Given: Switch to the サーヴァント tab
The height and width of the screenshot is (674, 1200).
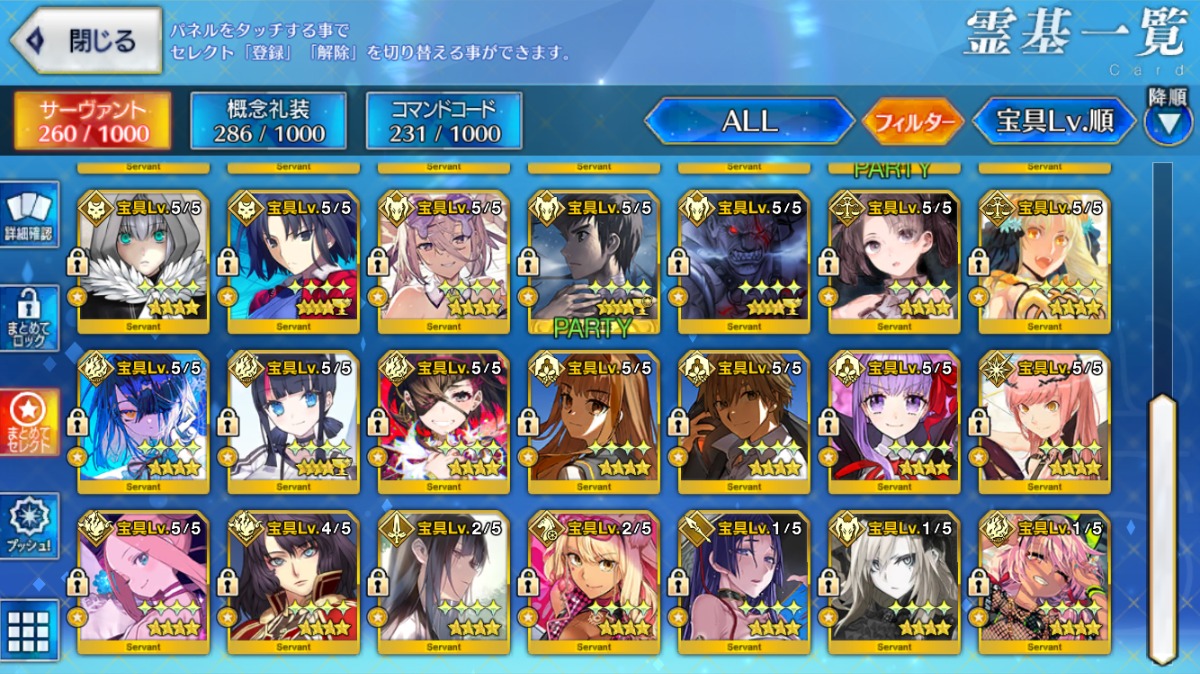Looking at the screenshot, I should click(x=92, y=122).
